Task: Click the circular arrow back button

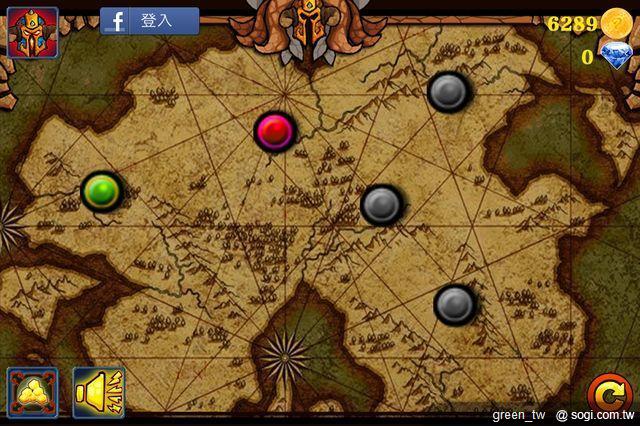Action: point(606,391)
